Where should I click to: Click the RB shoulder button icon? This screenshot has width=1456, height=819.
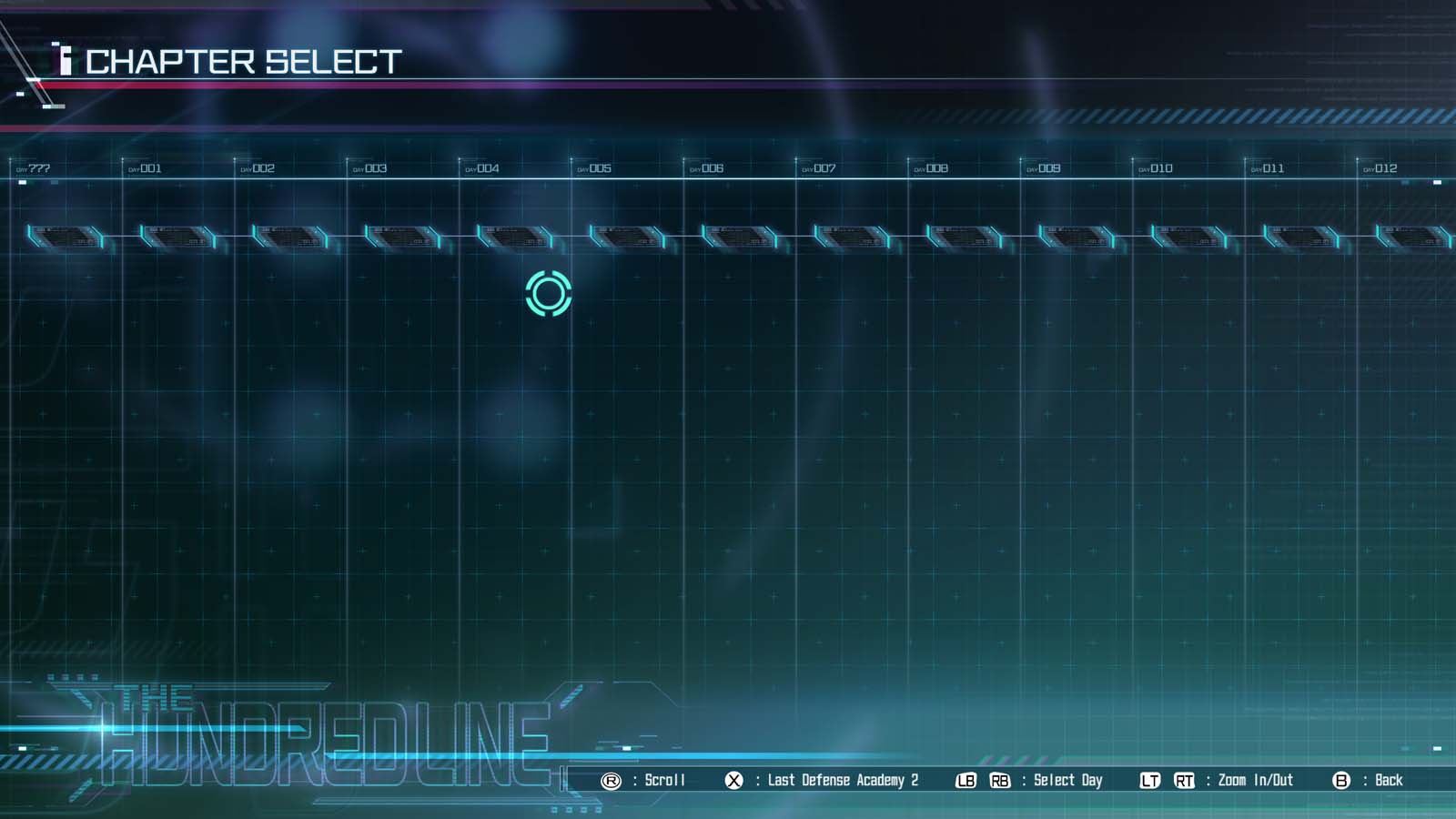click(1001, 780)
